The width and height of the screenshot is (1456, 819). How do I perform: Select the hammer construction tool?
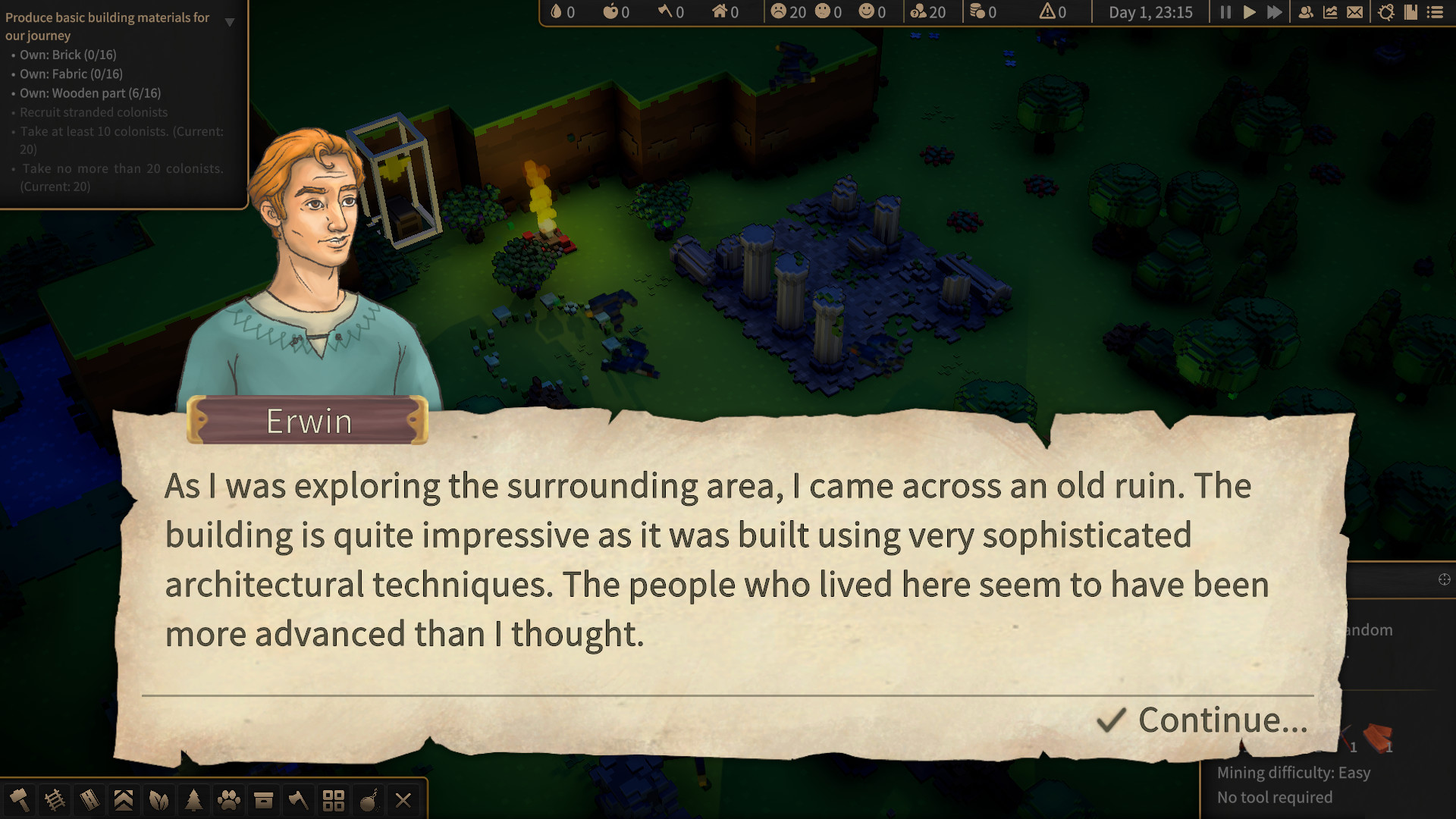17,800
